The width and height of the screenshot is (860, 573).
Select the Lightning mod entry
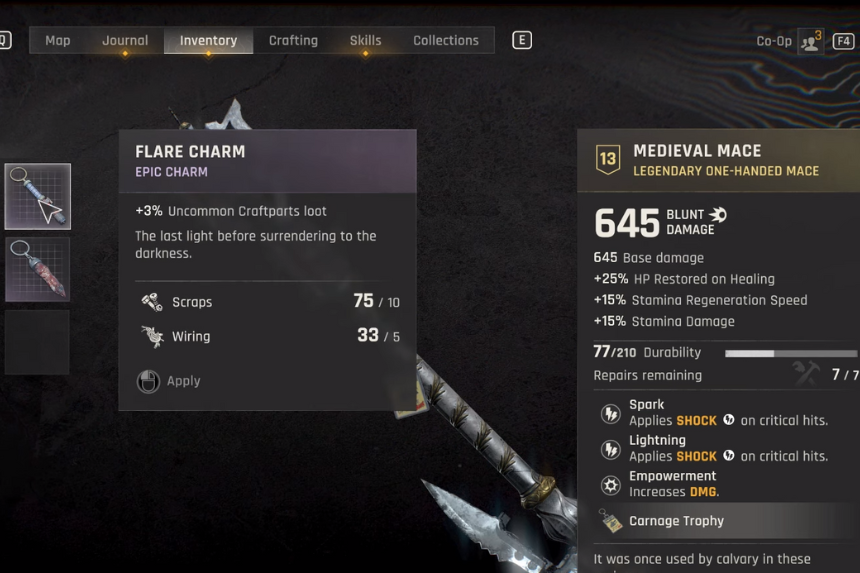(728, 448)
